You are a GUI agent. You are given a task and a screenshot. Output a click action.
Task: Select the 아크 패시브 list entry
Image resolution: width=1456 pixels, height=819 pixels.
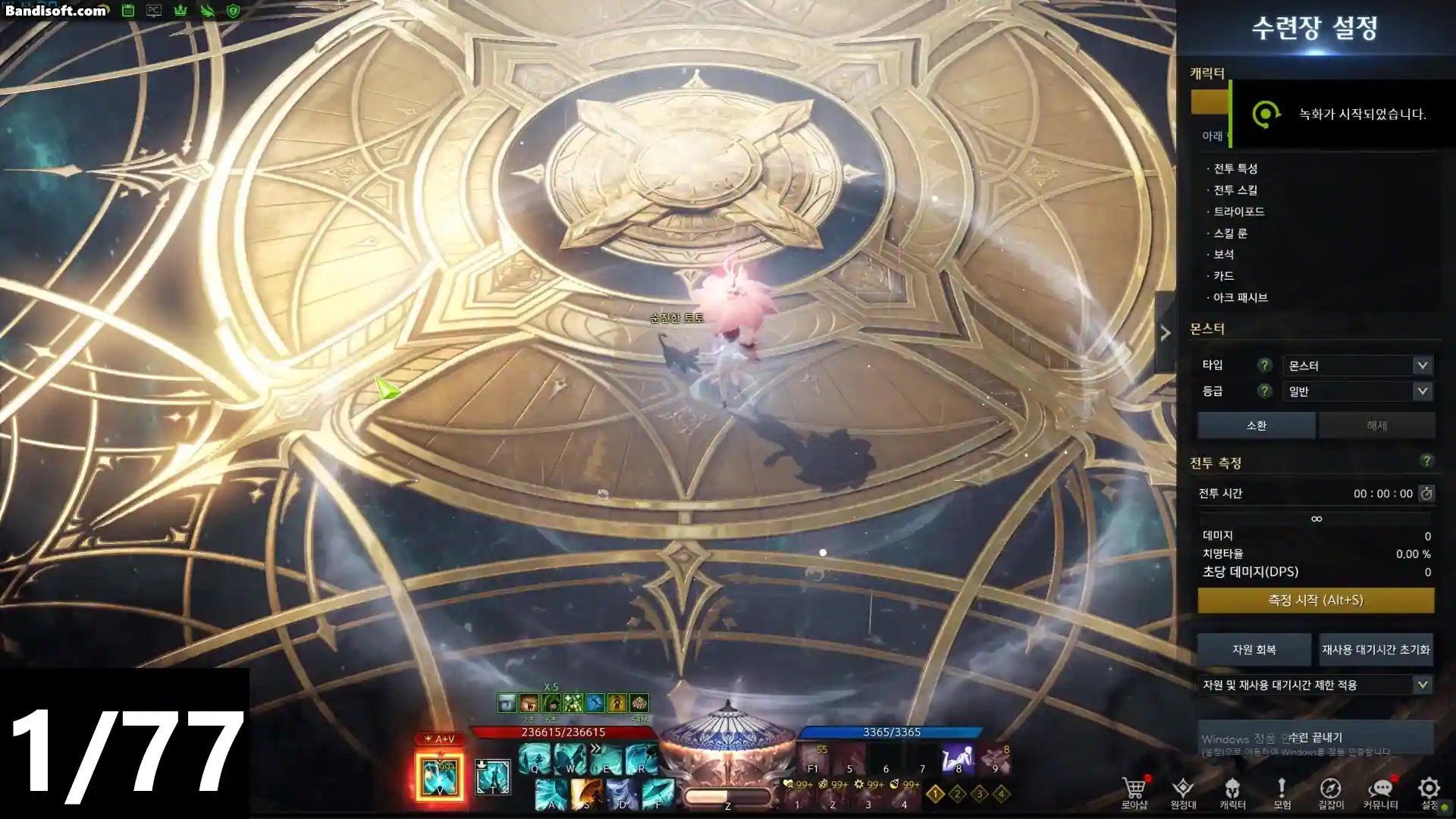point(1240,297)
